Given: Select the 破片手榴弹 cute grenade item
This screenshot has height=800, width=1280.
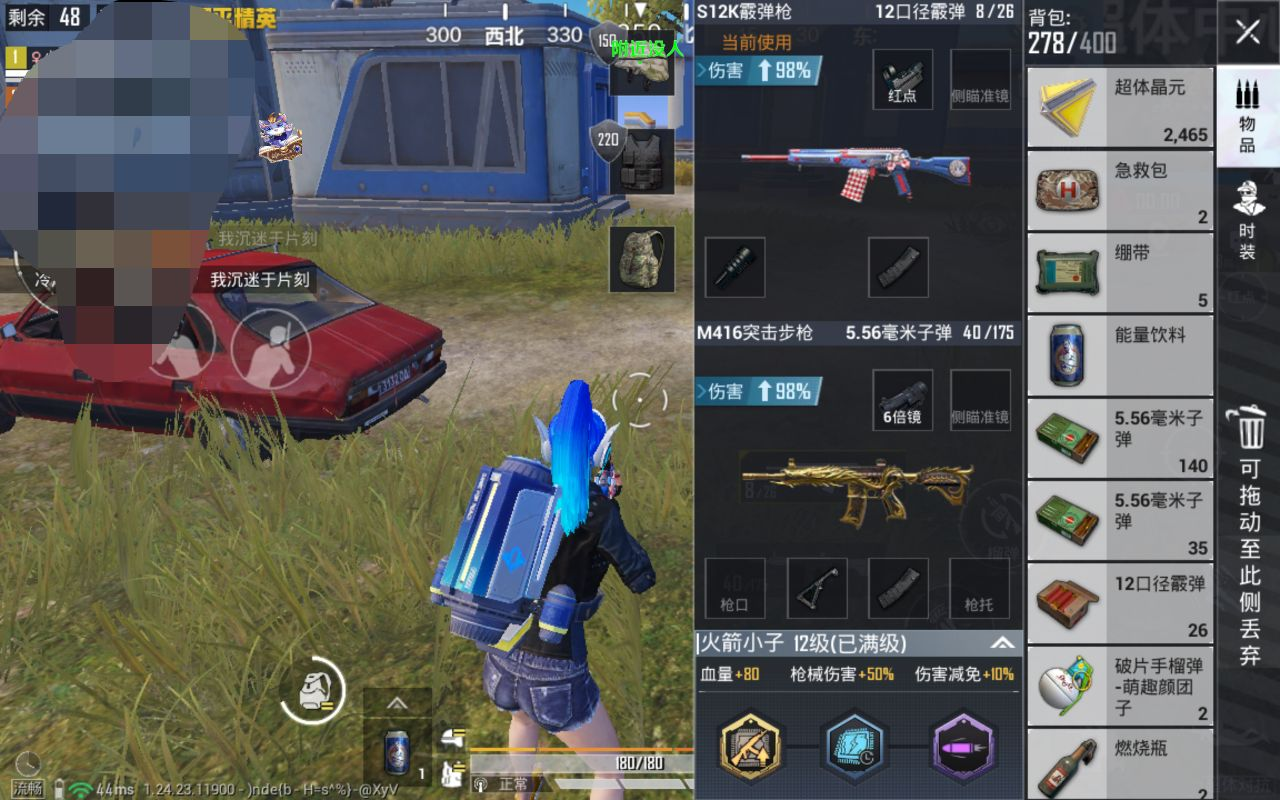Looking at the screenshot, I should tap(1120, 684).
